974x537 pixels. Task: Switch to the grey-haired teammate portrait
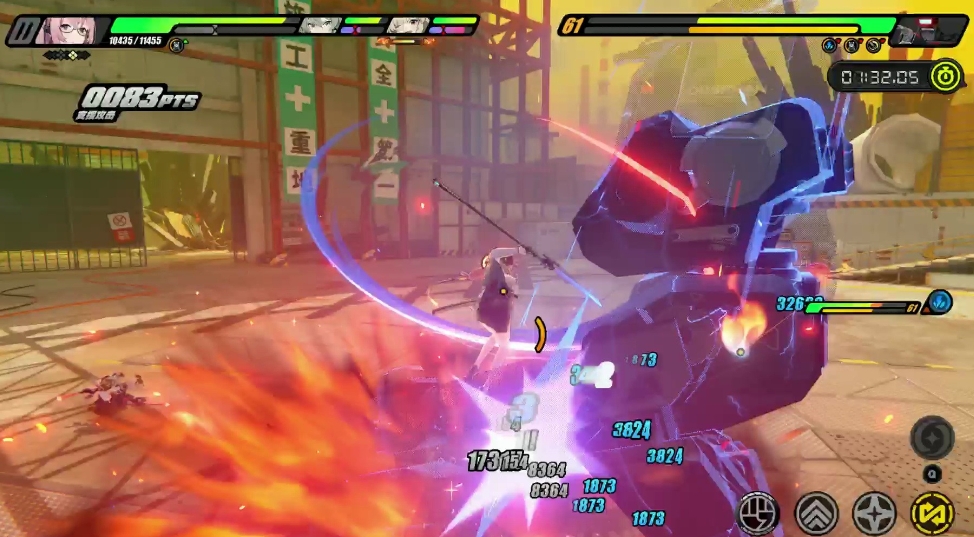click(x=322, y=24)
